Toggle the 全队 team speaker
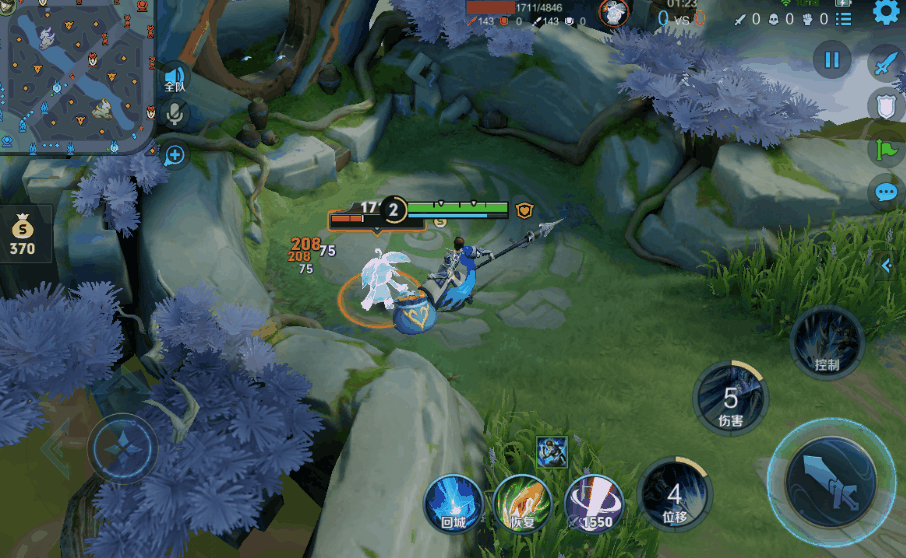The height and width of the screenshot is (558, 906). coord(175,79)
